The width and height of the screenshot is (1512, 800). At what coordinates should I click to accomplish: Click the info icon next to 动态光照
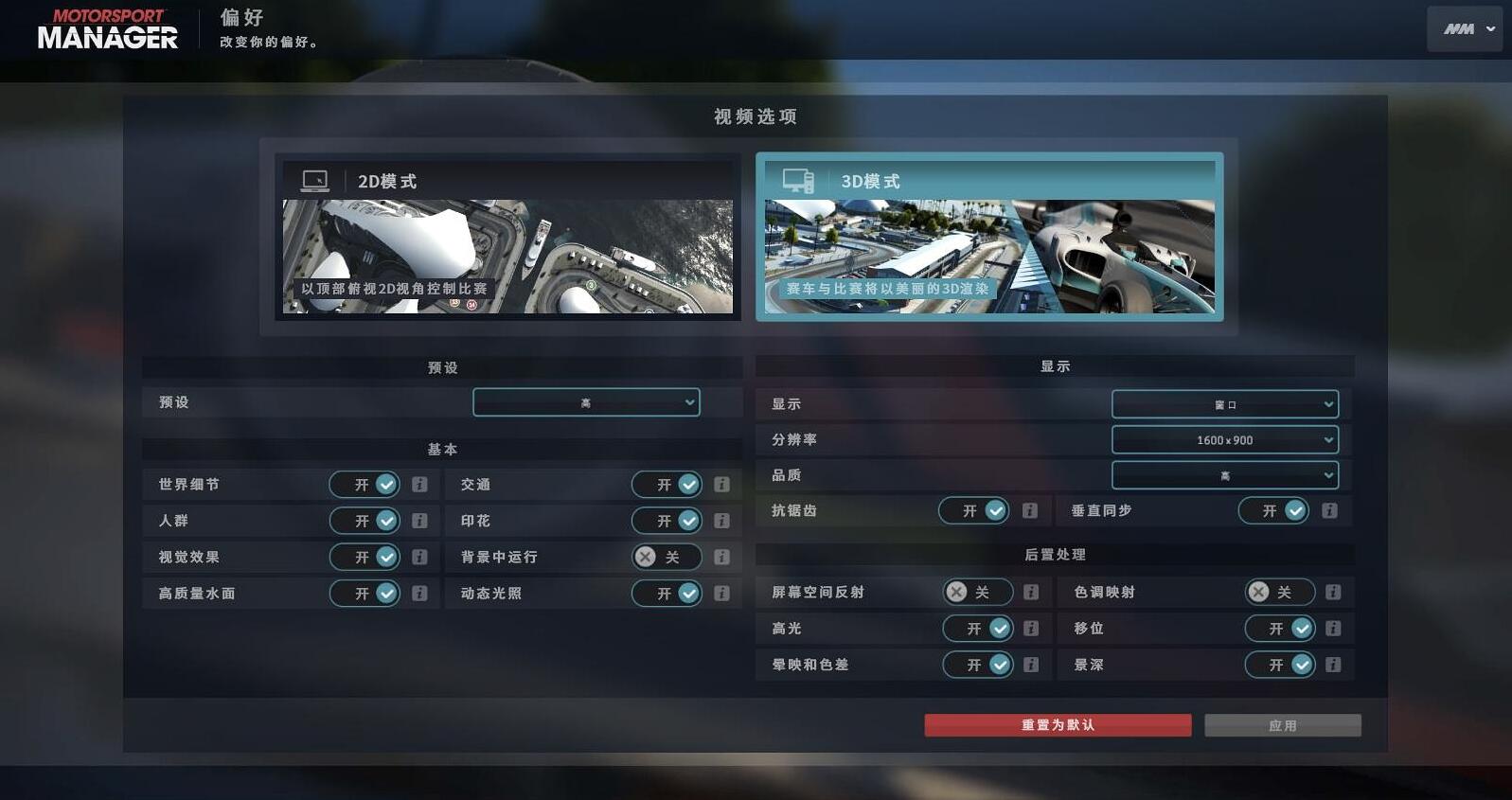click(721, 593)
